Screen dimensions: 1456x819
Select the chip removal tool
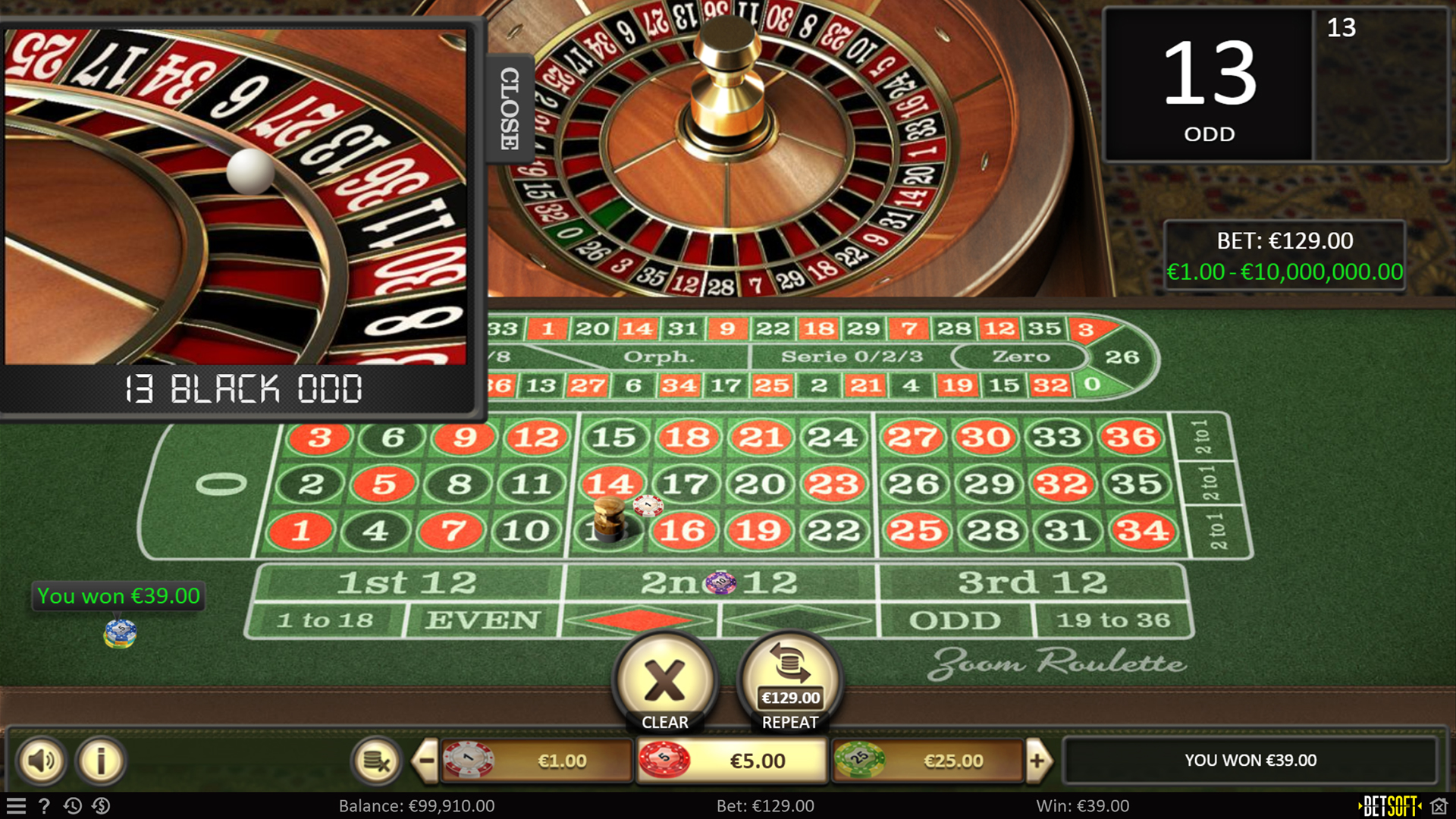pos(377,761)
